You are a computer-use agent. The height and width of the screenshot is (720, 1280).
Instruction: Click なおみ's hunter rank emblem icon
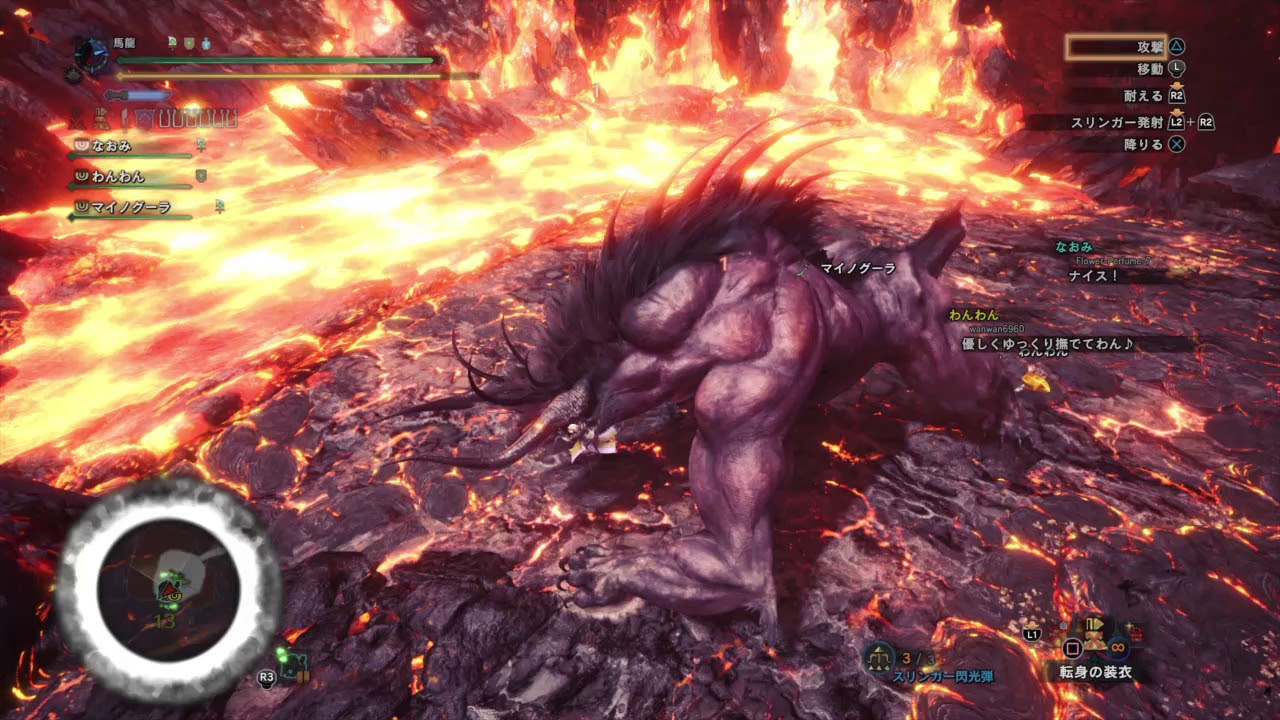(81, 146)
